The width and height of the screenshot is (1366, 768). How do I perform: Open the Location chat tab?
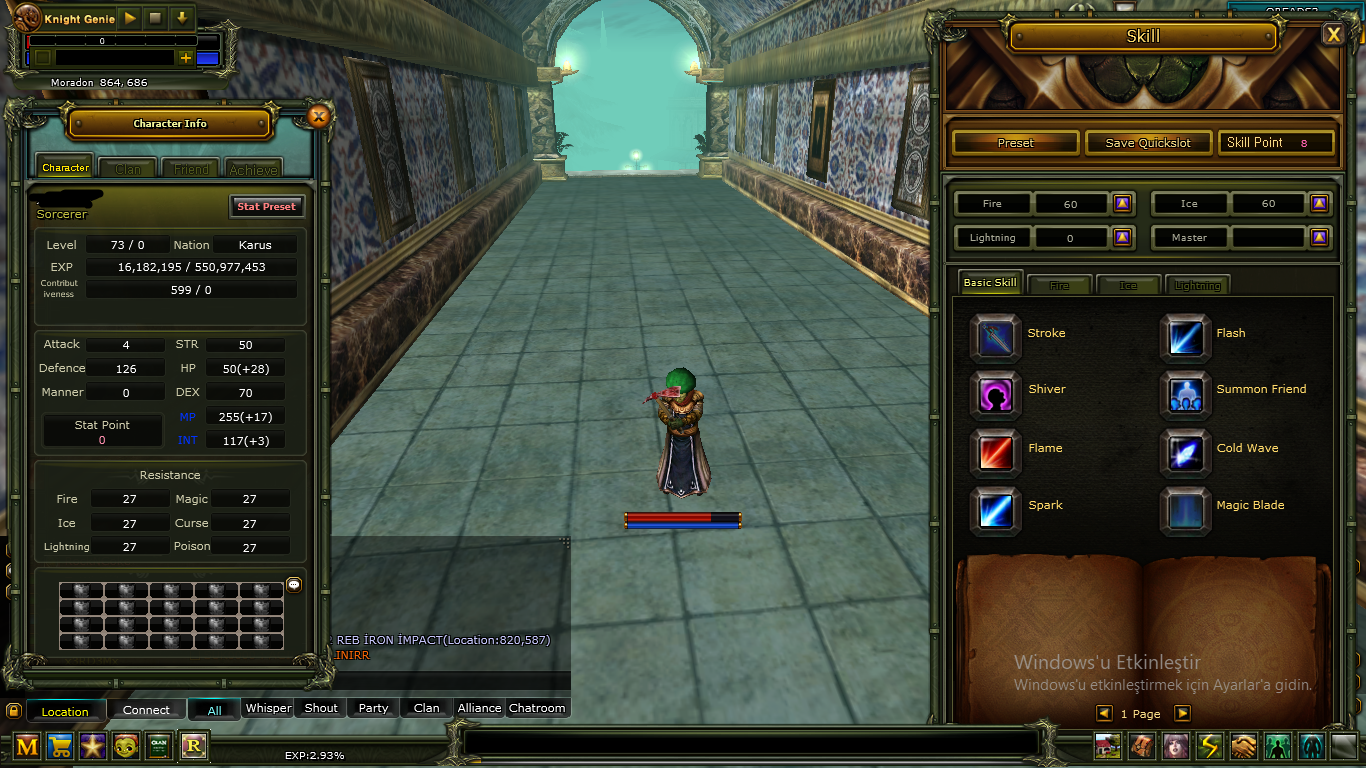(65, 711)
